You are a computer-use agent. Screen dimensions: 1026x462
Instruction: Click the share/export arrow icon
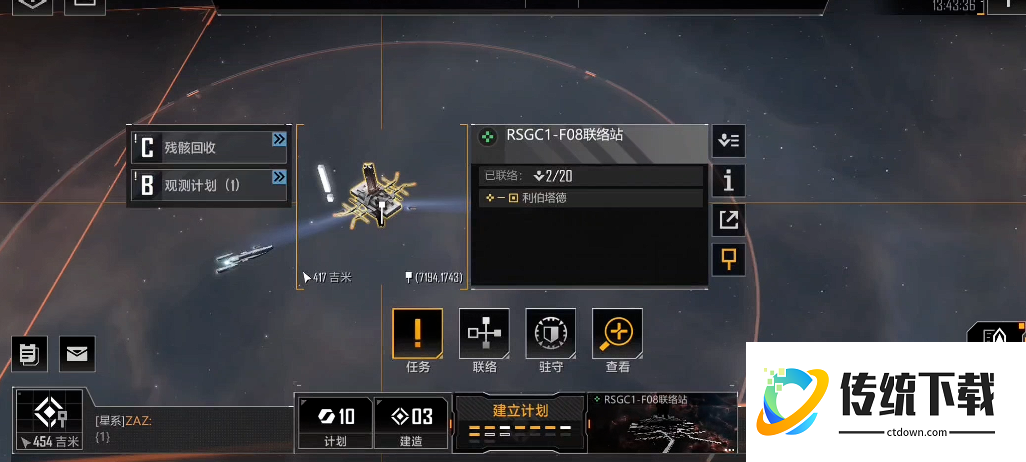click(728, 220)
